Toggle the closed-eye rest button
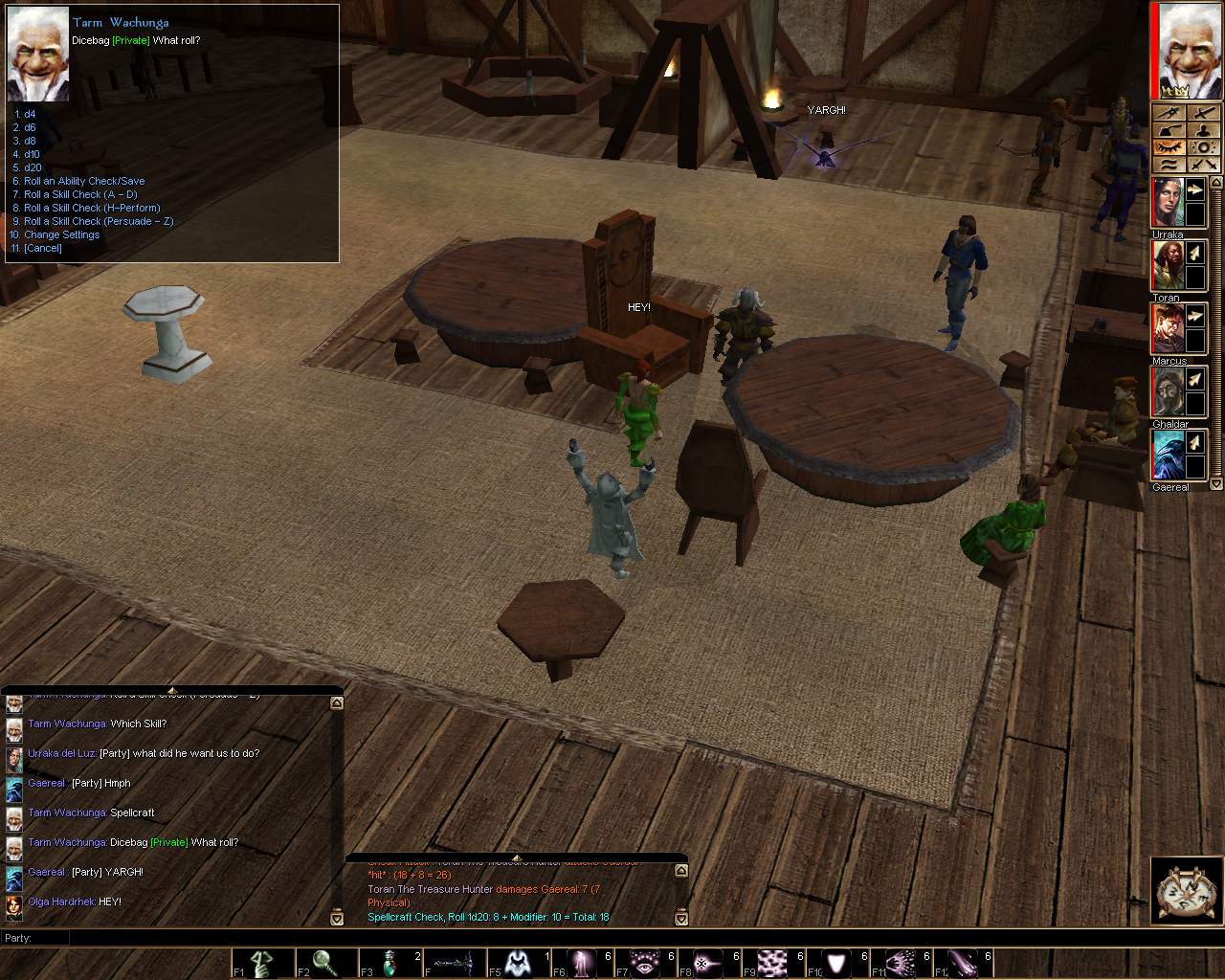Viewport: 1225px width, 980px height. pyautogui.click(x=1169, y=147)
